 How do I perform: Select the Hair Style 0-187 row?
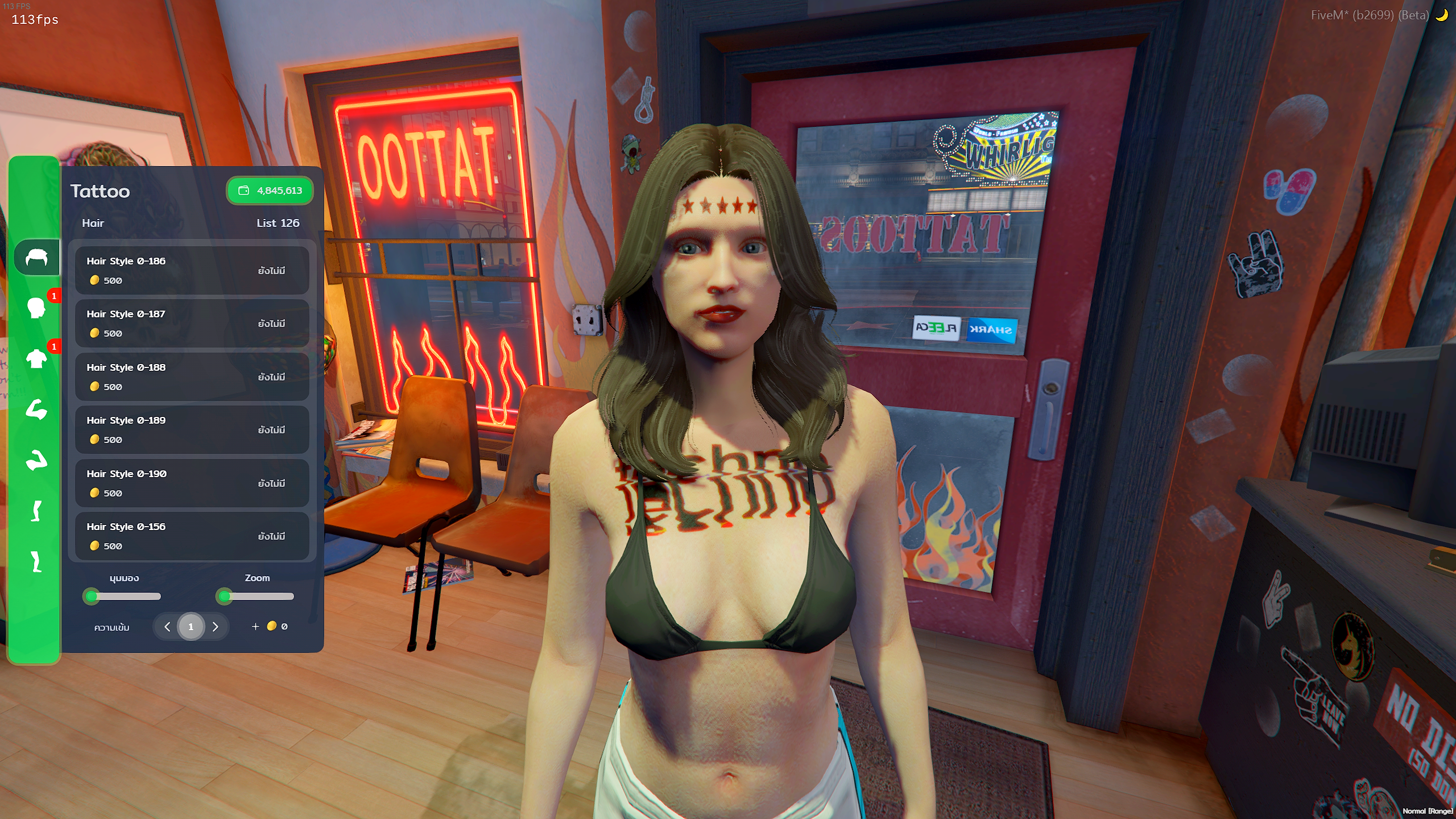tap(192, 323)
